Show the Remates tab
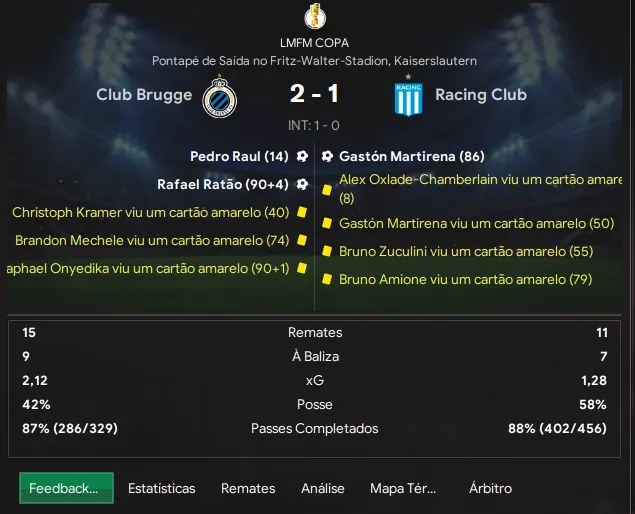The image size is (635, 514). point(248,488)
